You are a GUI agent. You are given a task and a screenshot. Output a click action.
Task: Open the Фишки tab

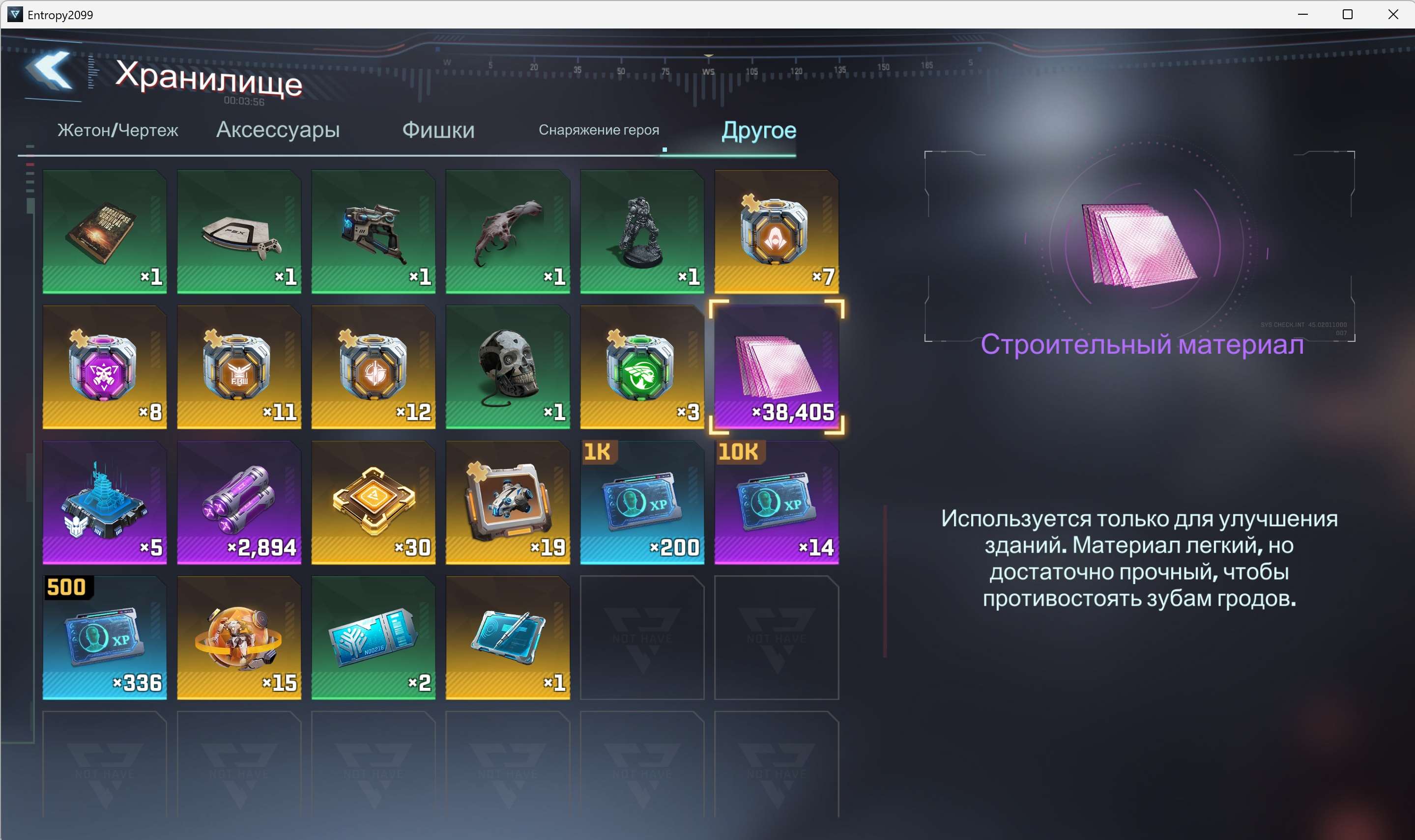[438, 130]
